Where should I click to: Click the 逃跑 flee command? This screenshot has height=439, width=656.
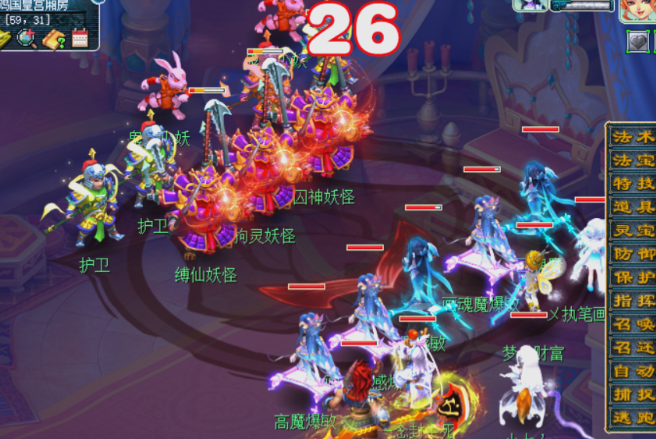pyautogui.click(x=632, y=418)
